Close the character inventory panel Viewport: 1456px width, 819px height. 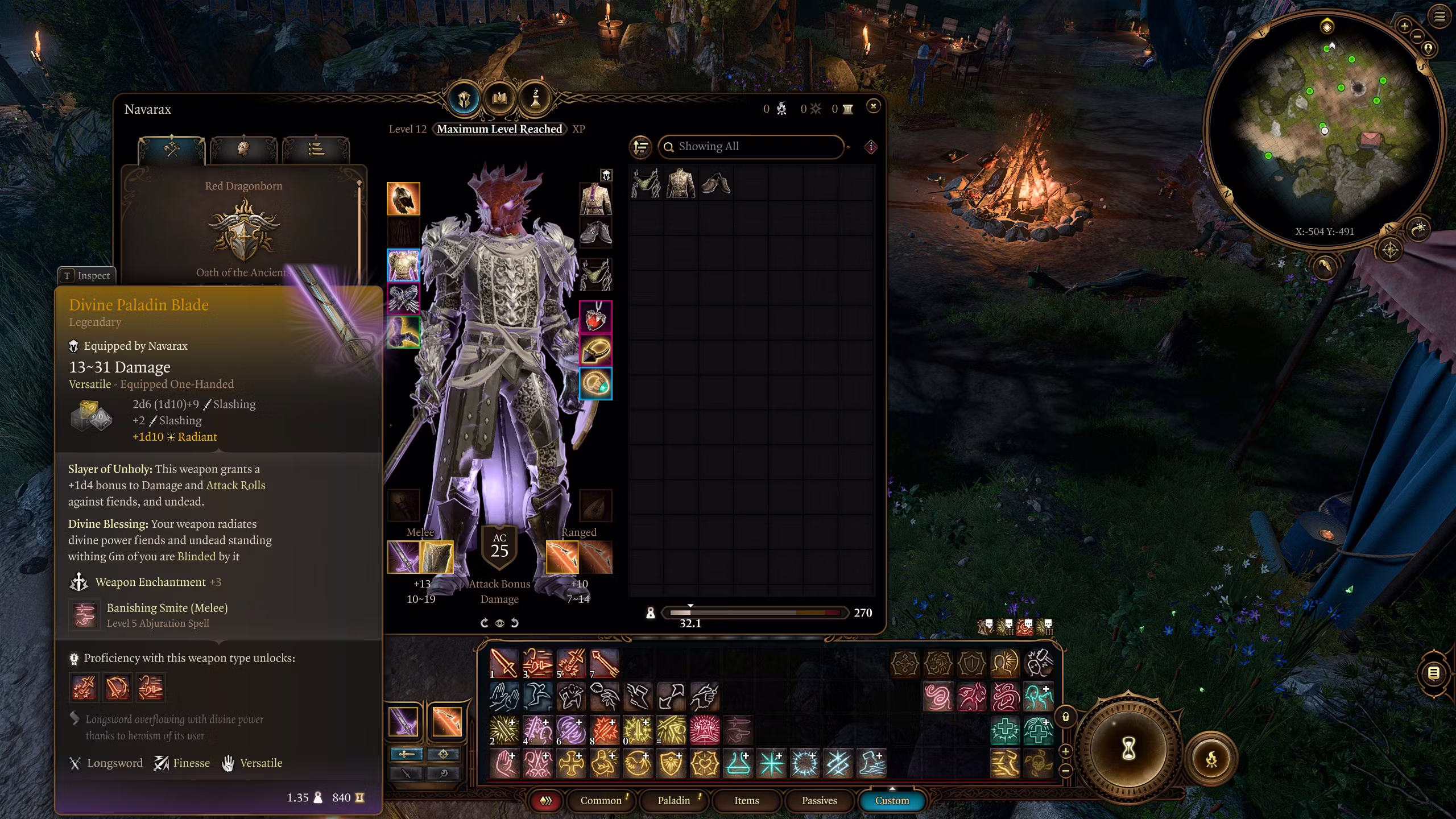pos(873,106)
